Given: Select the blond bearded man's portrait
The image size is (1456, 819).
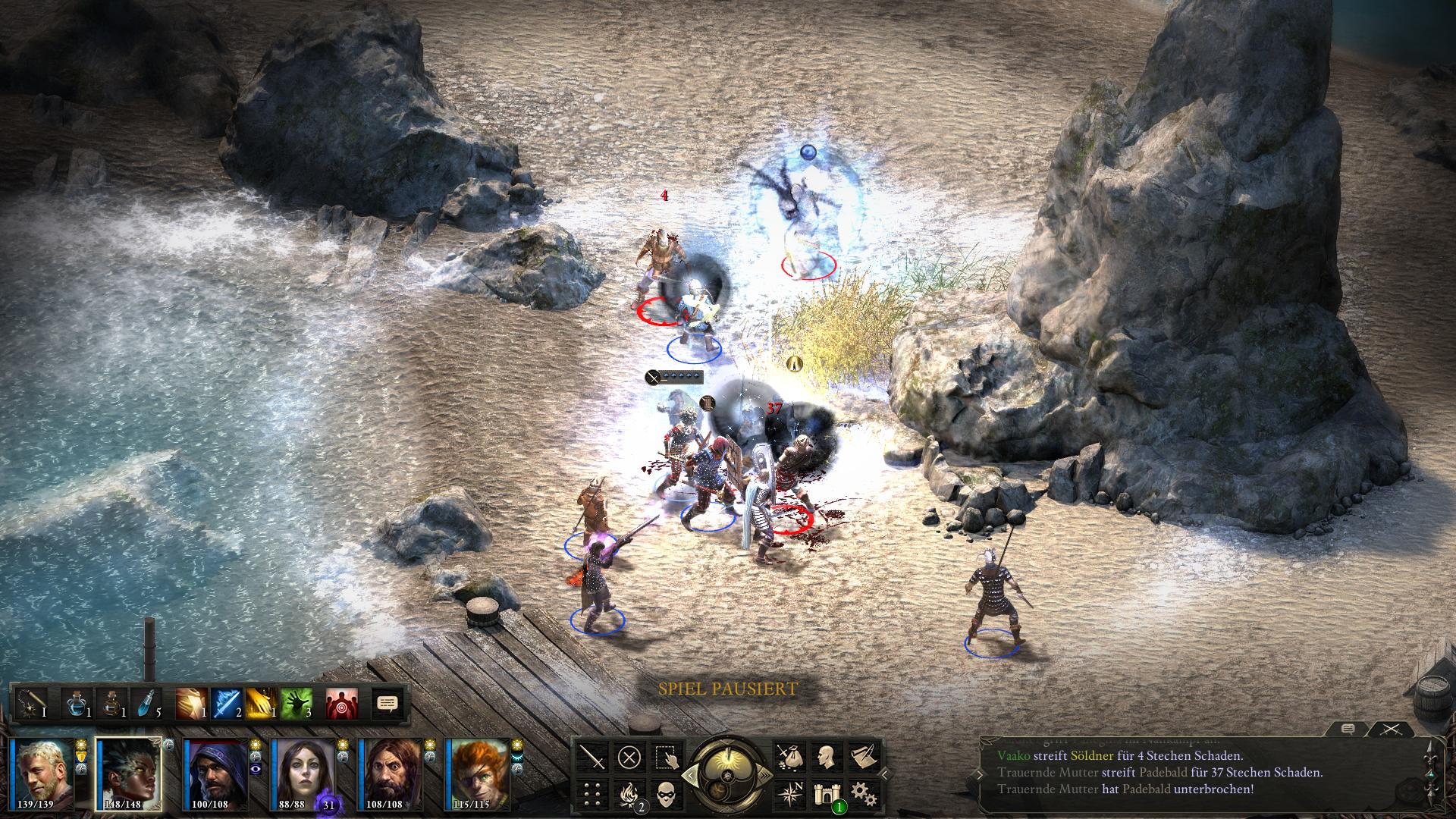Looking at the screenshot, I should [44, 773].
